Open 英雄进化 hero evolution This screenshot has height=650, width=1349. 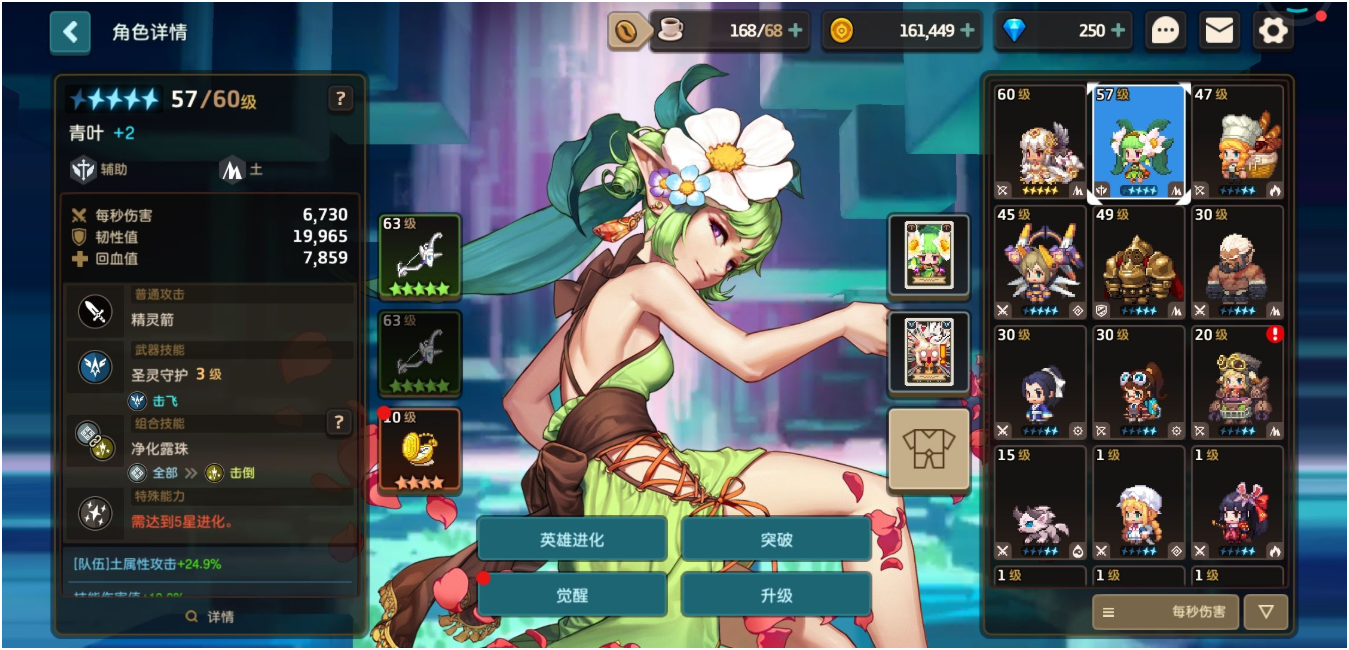click(572, 540)
